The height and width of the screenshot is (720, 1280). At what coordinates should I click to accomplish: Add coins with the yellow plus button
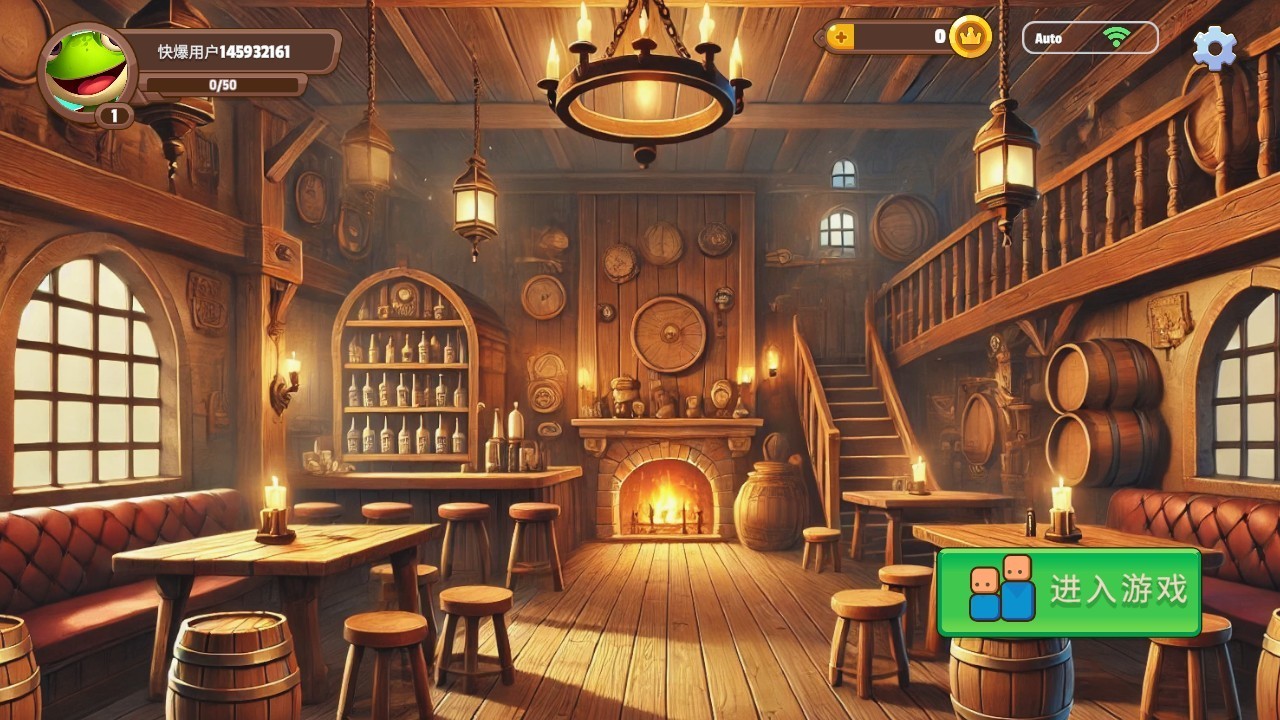(841, 38)
